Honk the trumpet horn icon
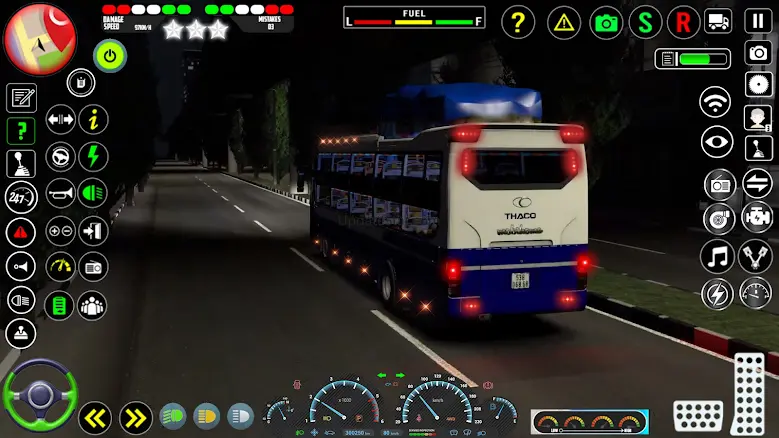The height and width of the screenshot is (438, 779). coord(61,191)
